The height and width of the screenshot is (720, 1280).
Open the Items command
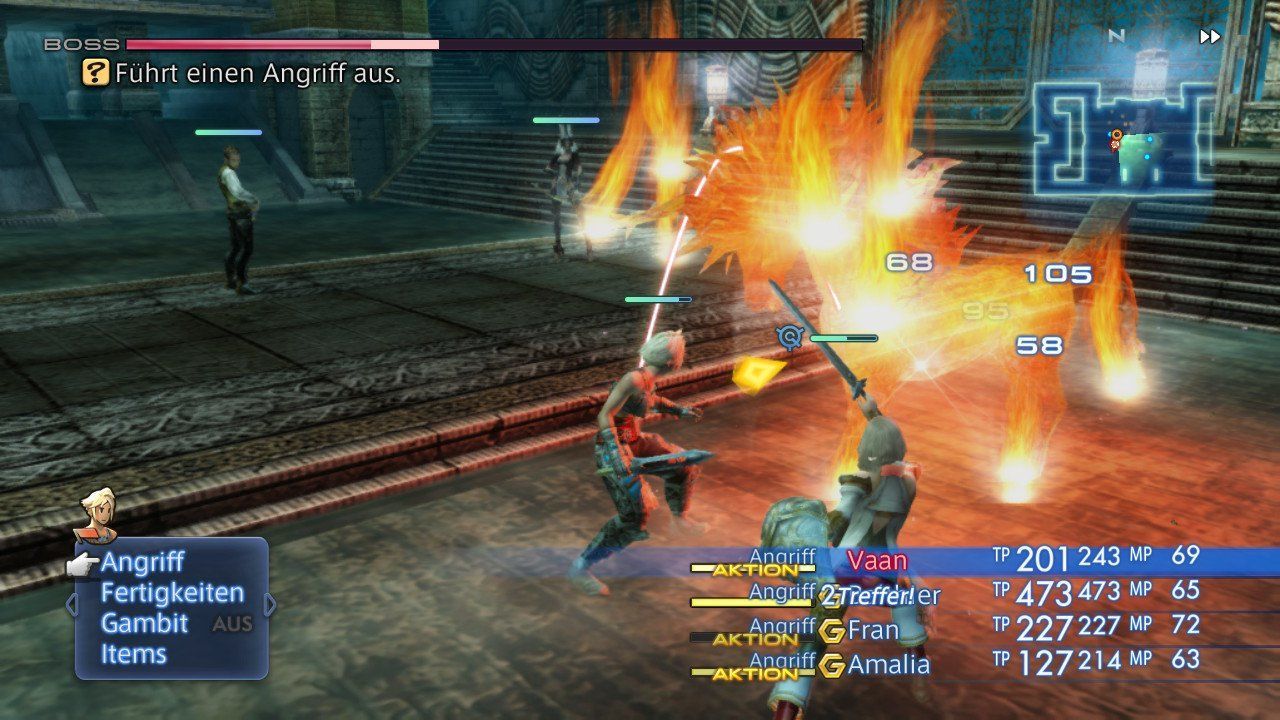point(133,655)
